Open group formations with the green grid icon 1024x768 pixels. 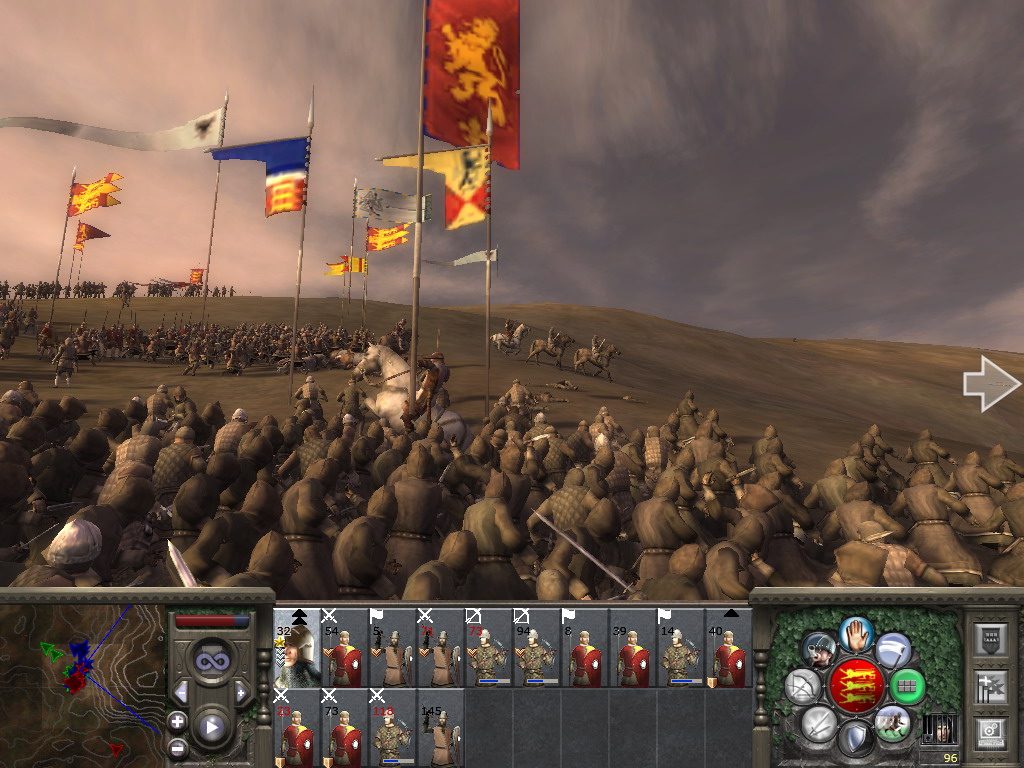coord(907,686)
